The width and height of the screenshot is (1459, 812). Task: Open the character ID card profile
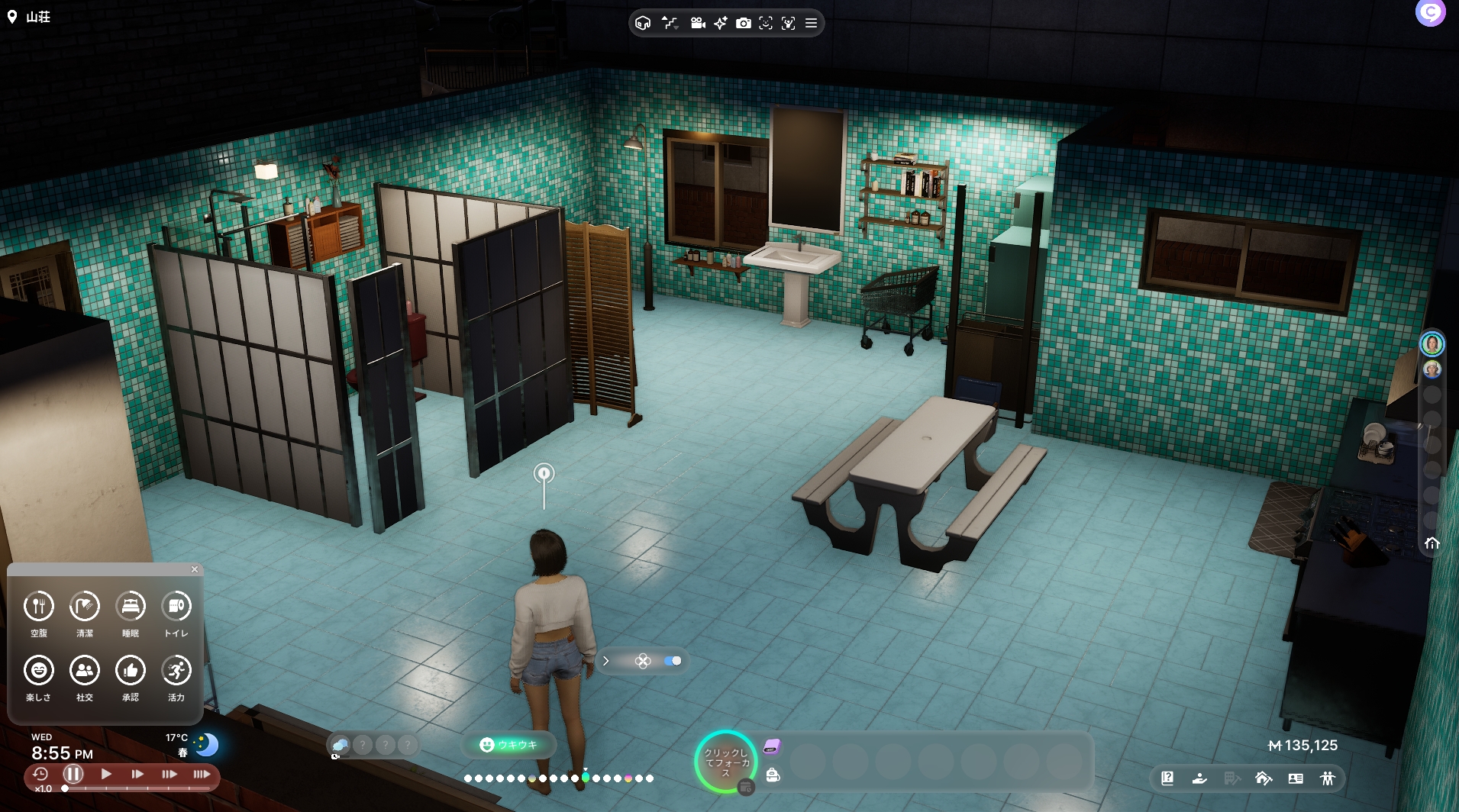(1296, 778)
